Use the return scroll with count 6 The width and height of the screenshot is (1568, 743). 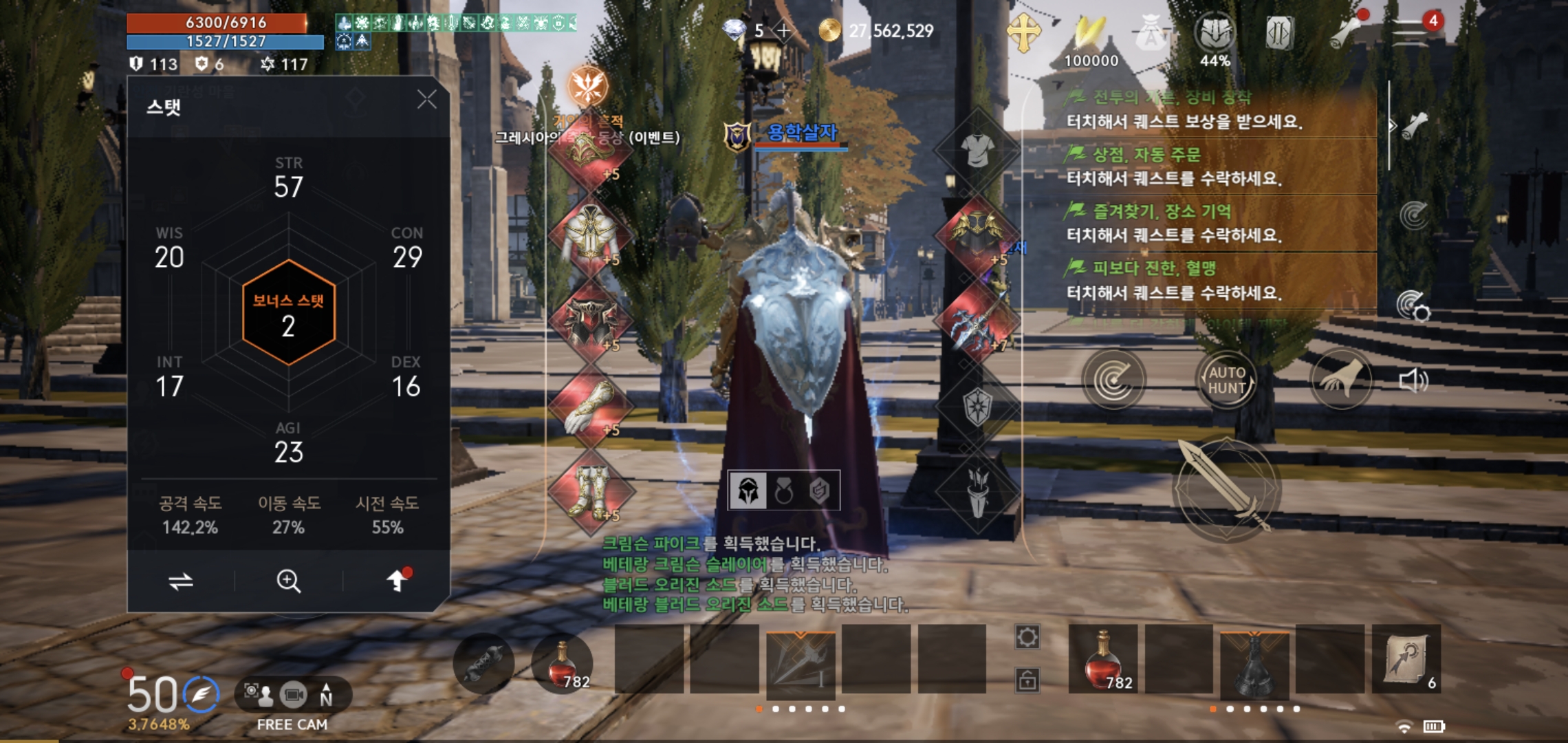pos(1406,659)
